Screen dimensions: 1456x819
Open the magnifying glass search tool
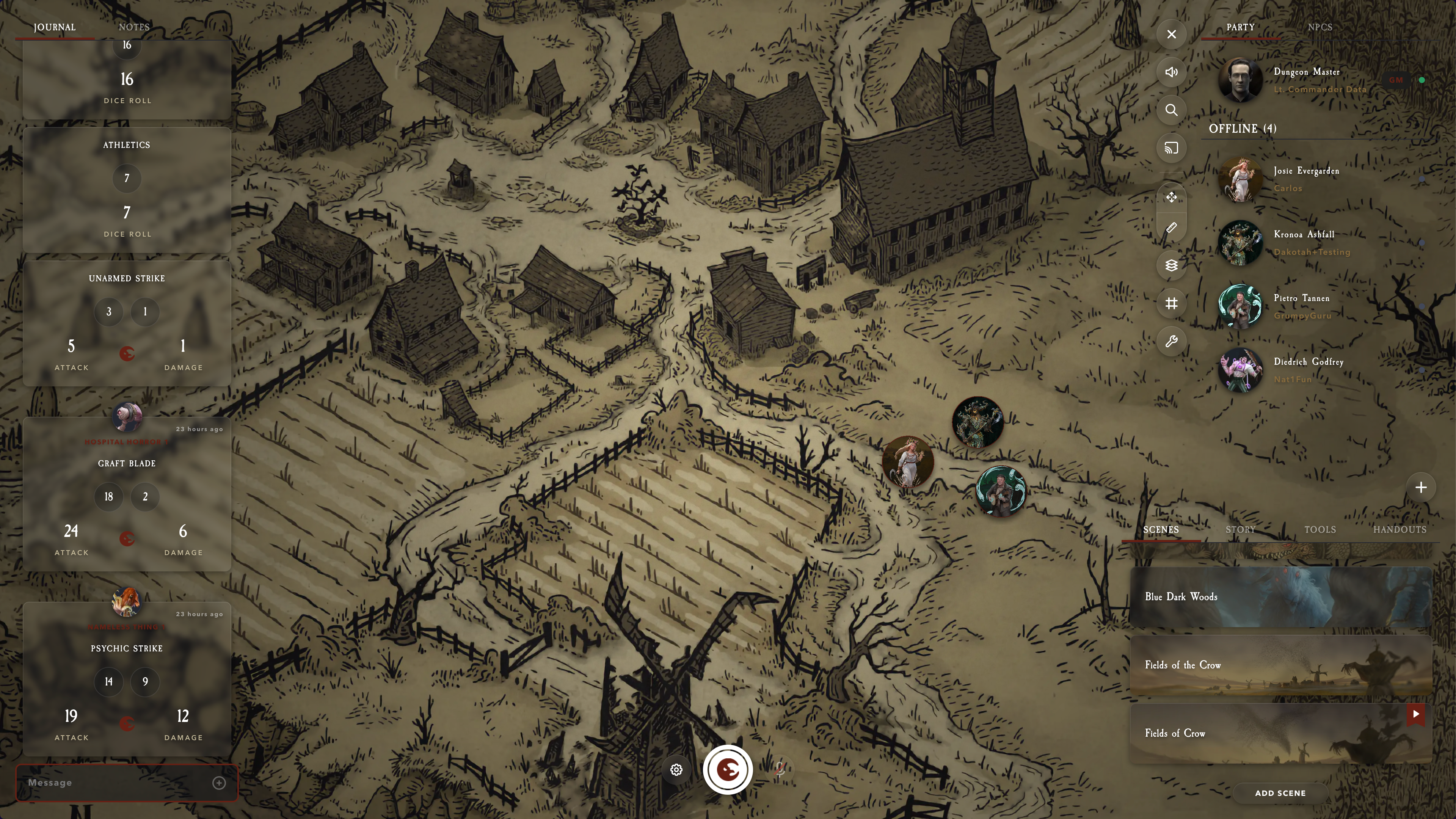point(1171,110)
